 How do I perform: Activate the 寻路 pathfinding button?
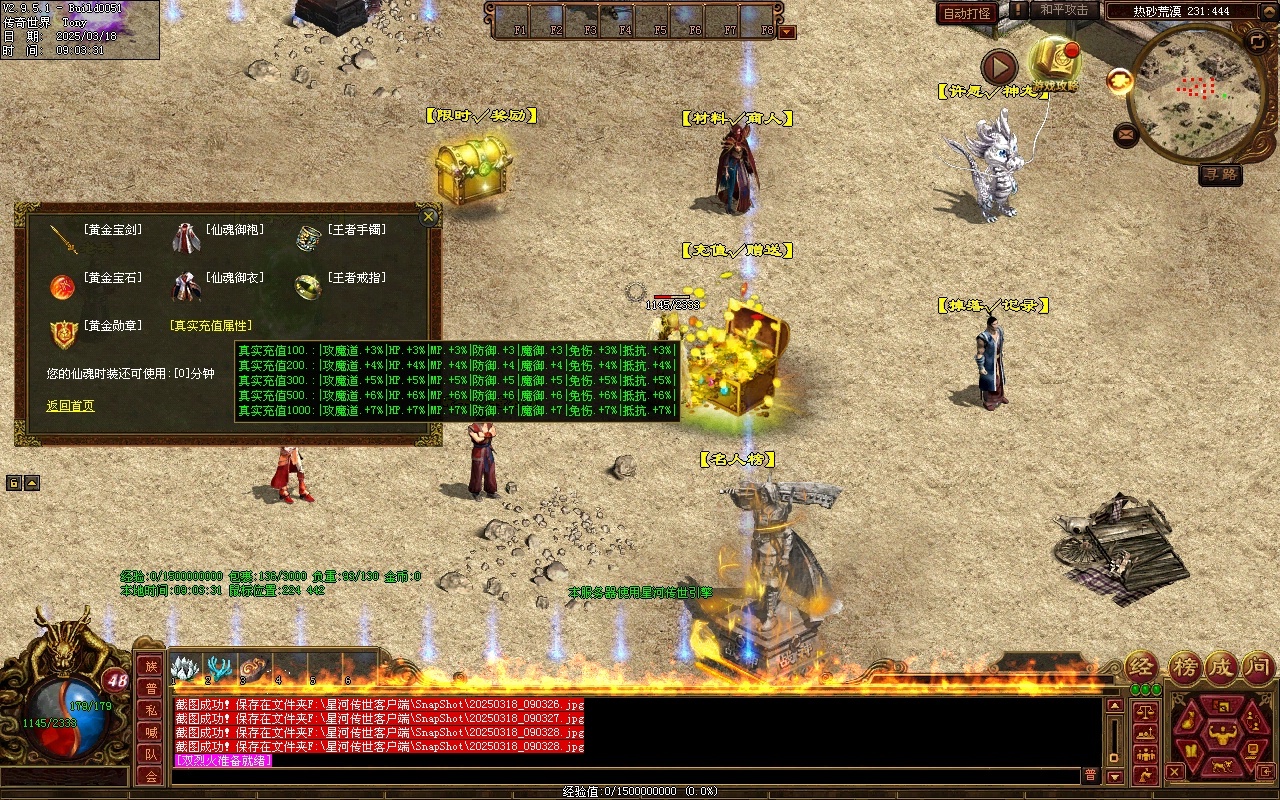pos(1220,174)
